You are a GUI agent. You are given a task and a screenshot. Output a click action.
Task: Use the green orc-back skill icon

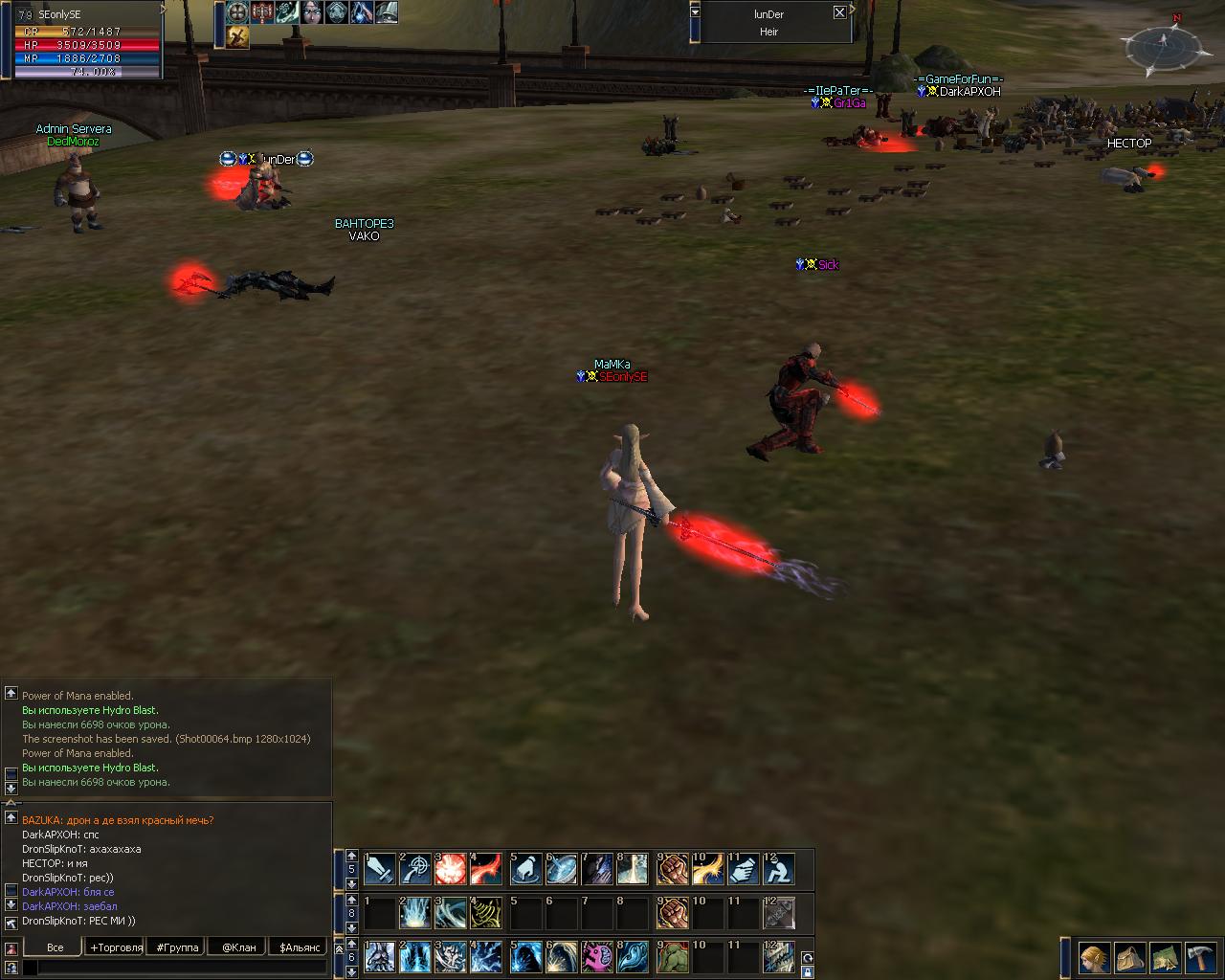[x=673, y=956]
